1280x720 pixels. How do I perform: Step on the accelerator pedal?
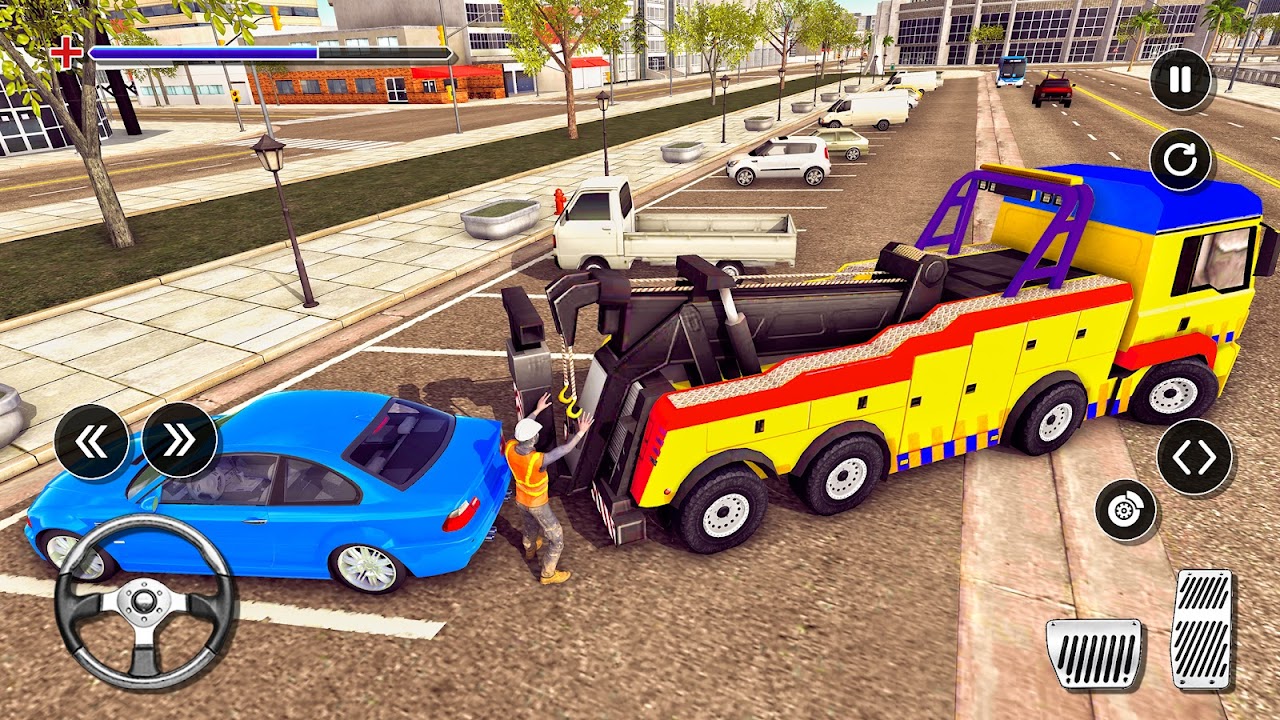tap(1201, 629)
